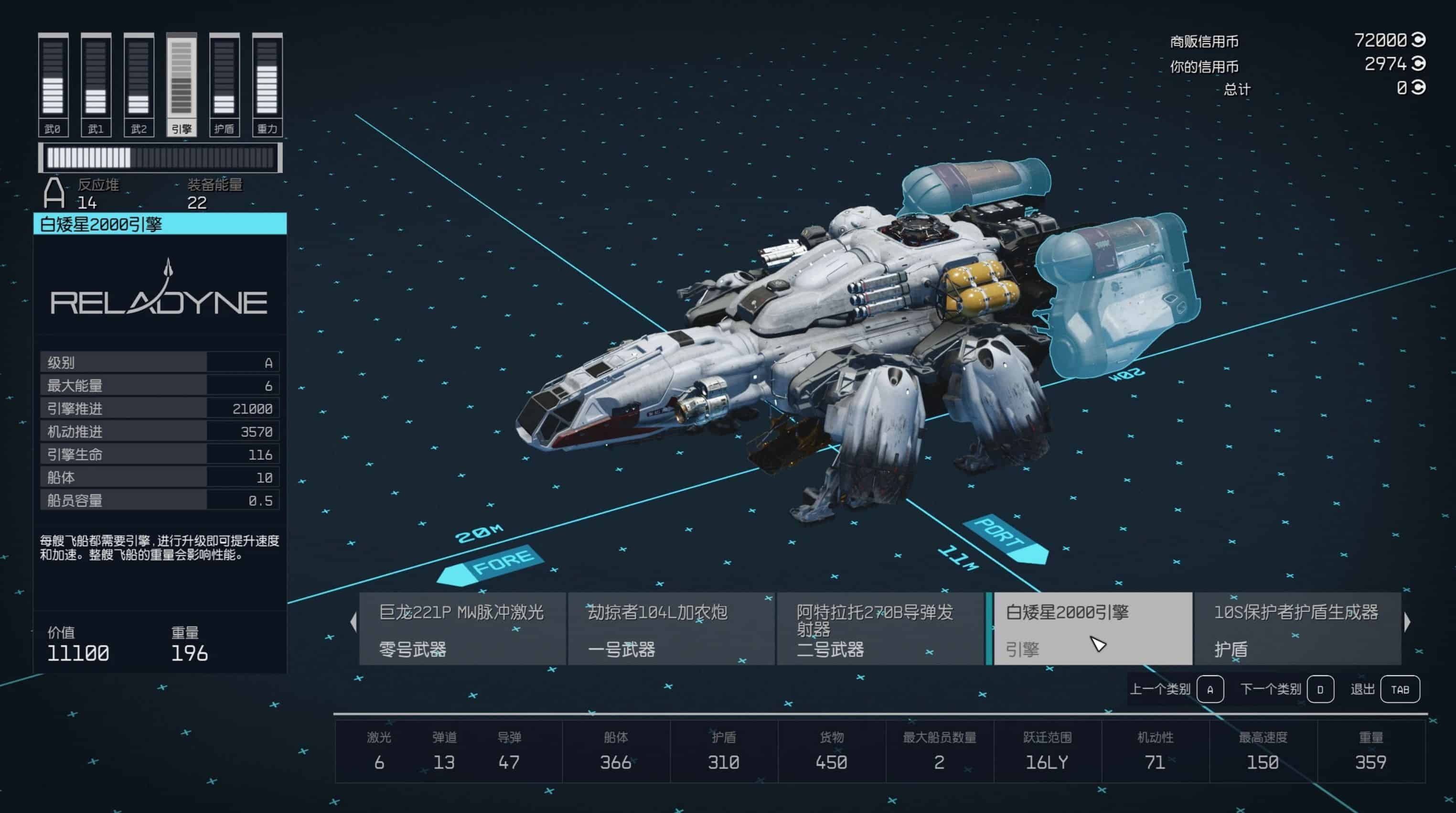Select the 武1 power column
Screen dimensions: 1456x813
[x=96, y=85]
